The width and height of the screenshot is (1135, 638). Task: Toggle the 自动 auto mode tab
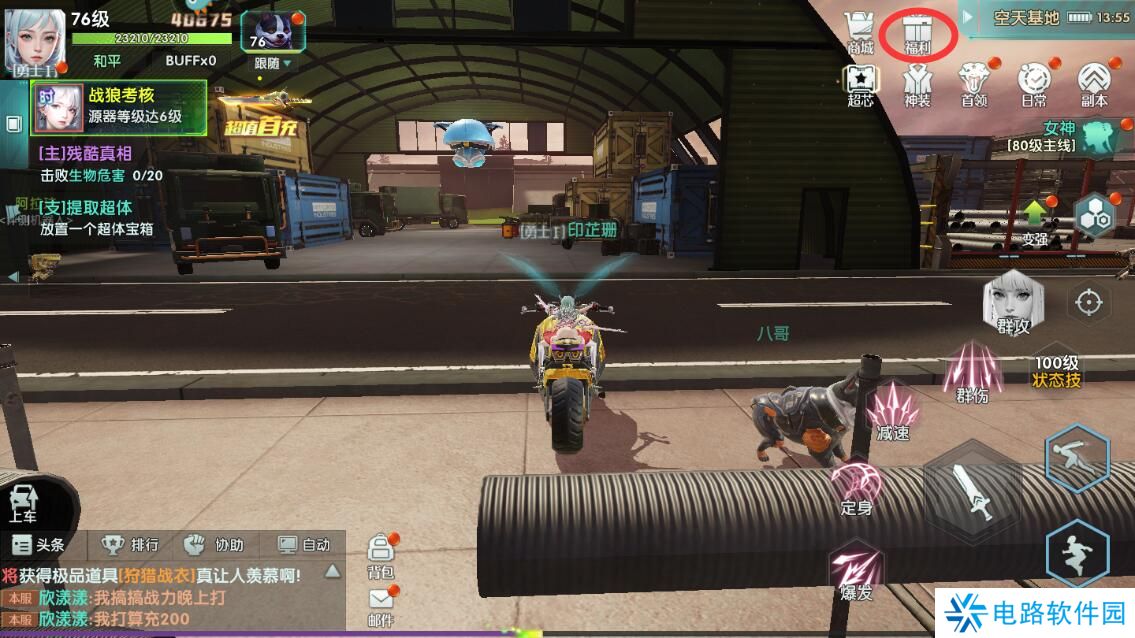[x=304, y=545]
